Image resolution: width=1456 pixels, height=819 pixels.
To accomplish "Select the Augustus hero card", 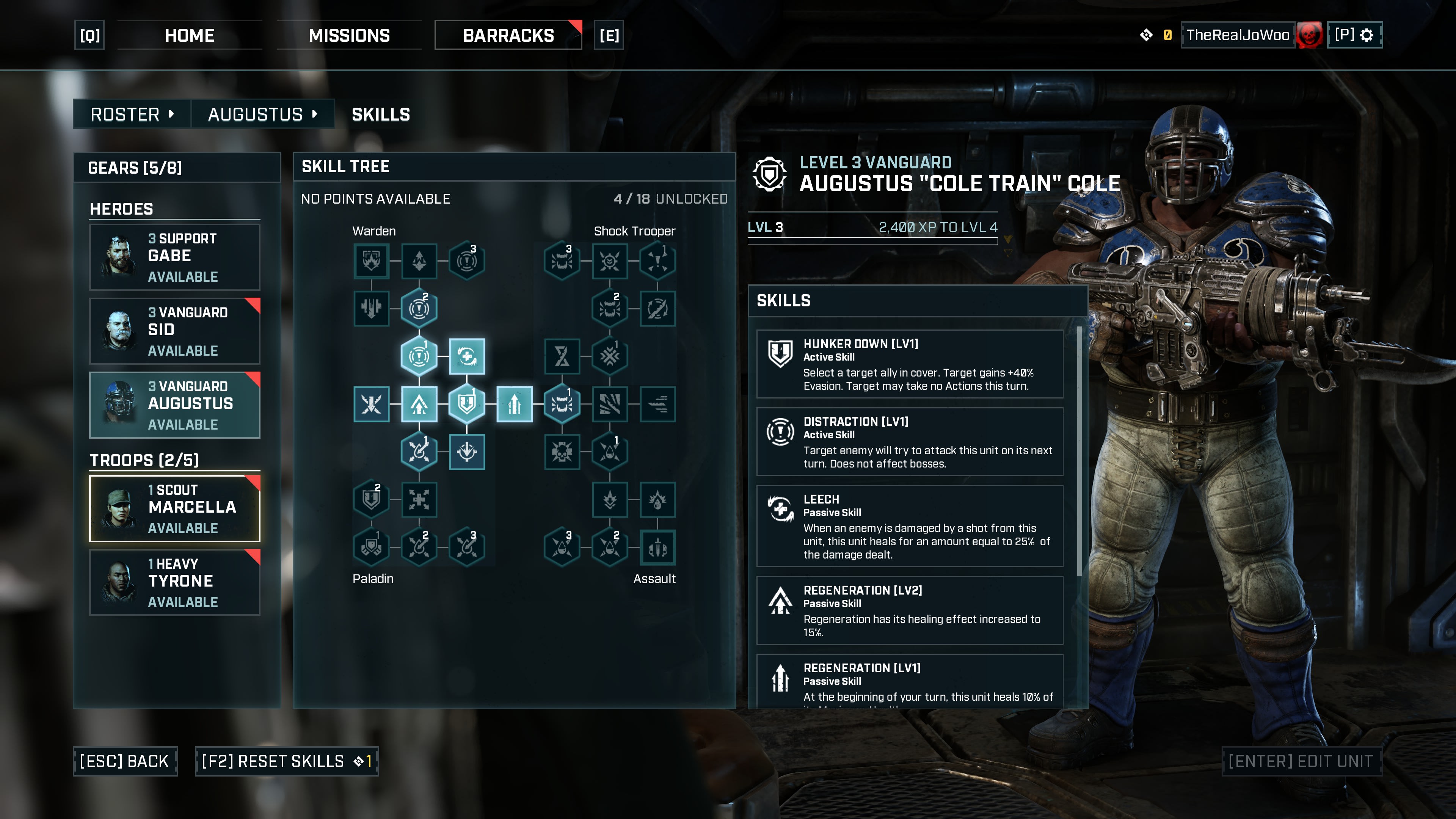I will (x=175, y=405).
